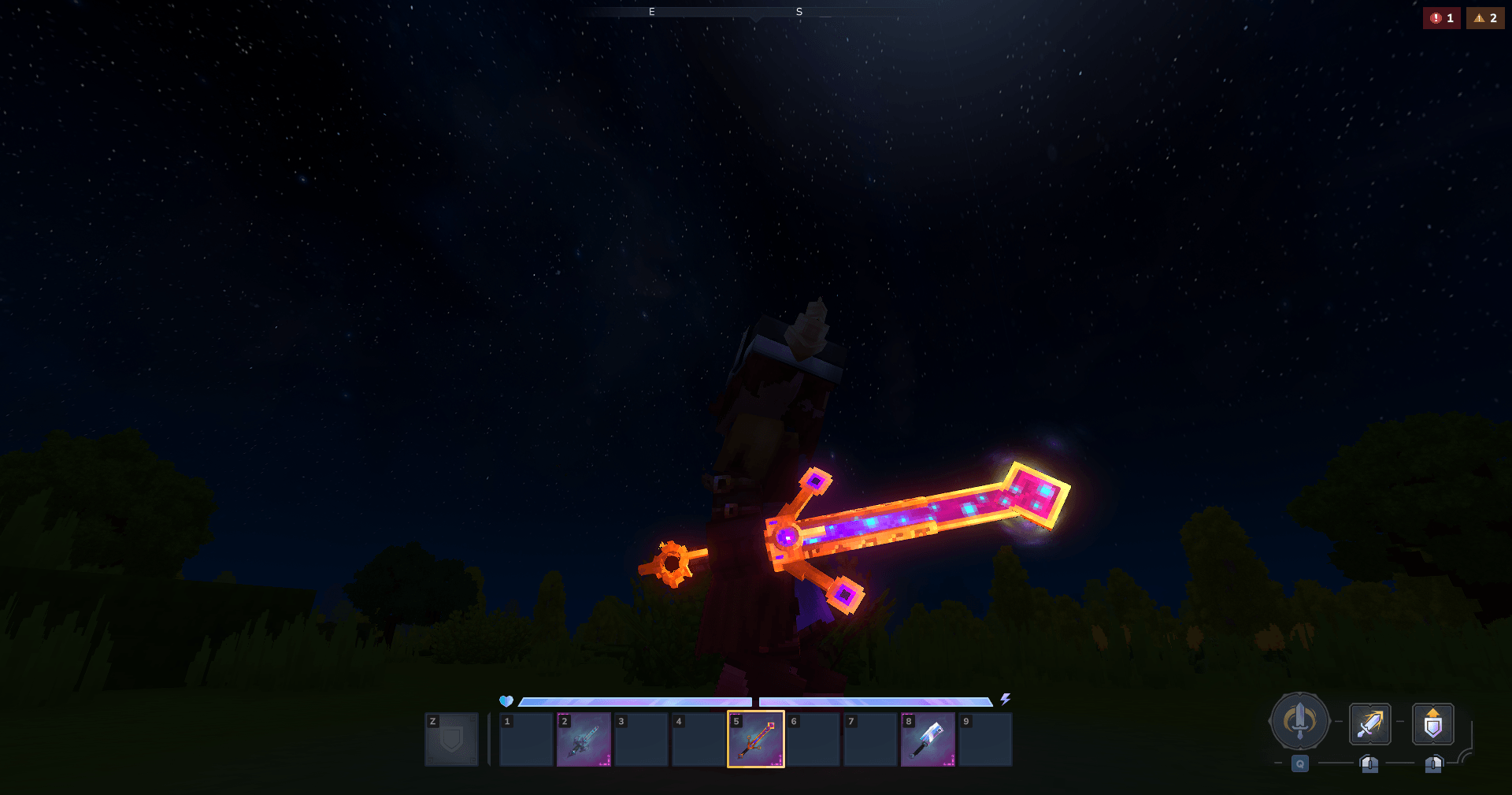Click the left mouse-button prompt under the attack ability
Viewport: 1512px width, 795px height.
point(1369,763)
